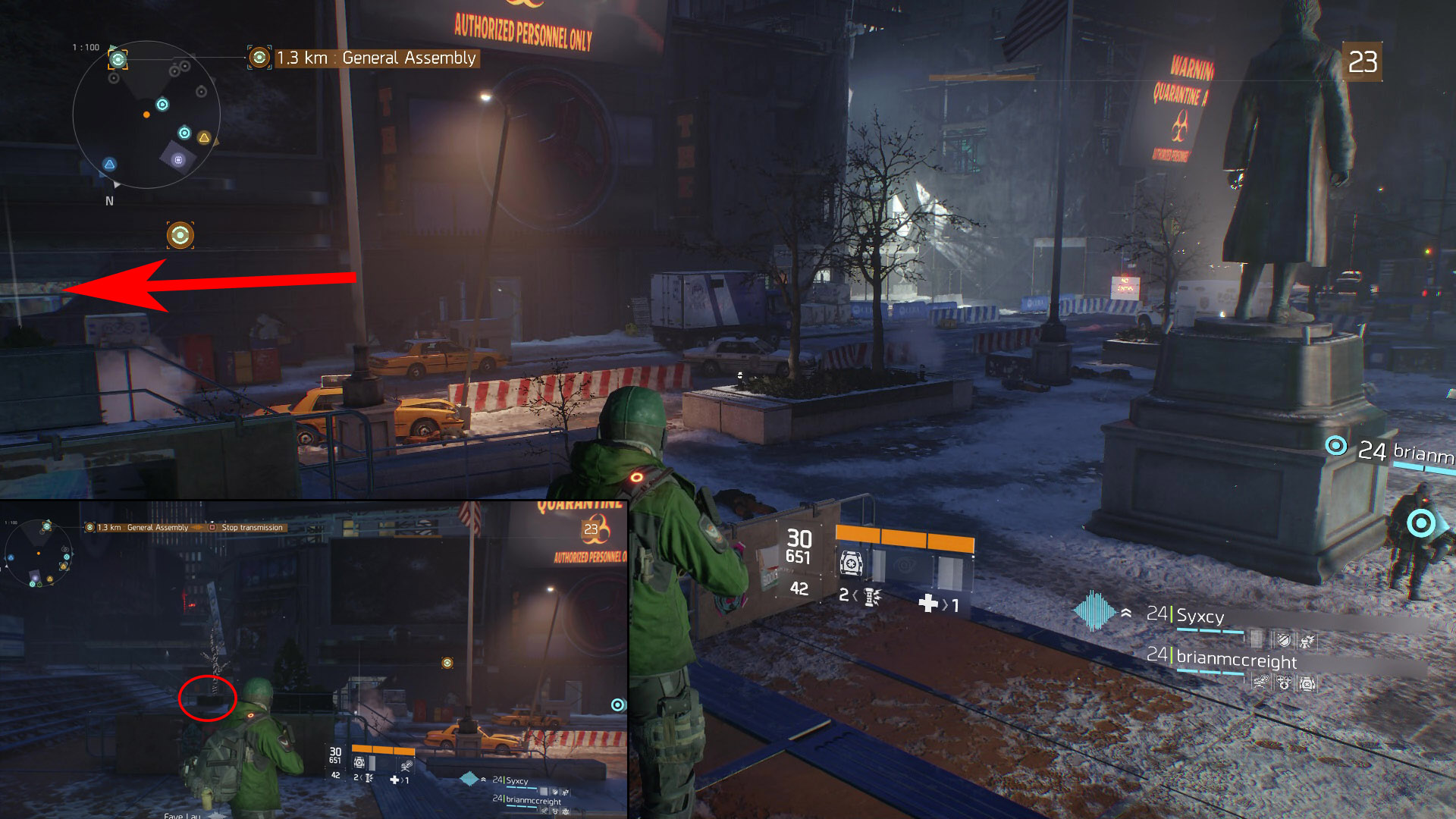Click the floating General Assembly waypoint marker
Viewport: 1456px width, 819px height.
[x=180, y=235]
